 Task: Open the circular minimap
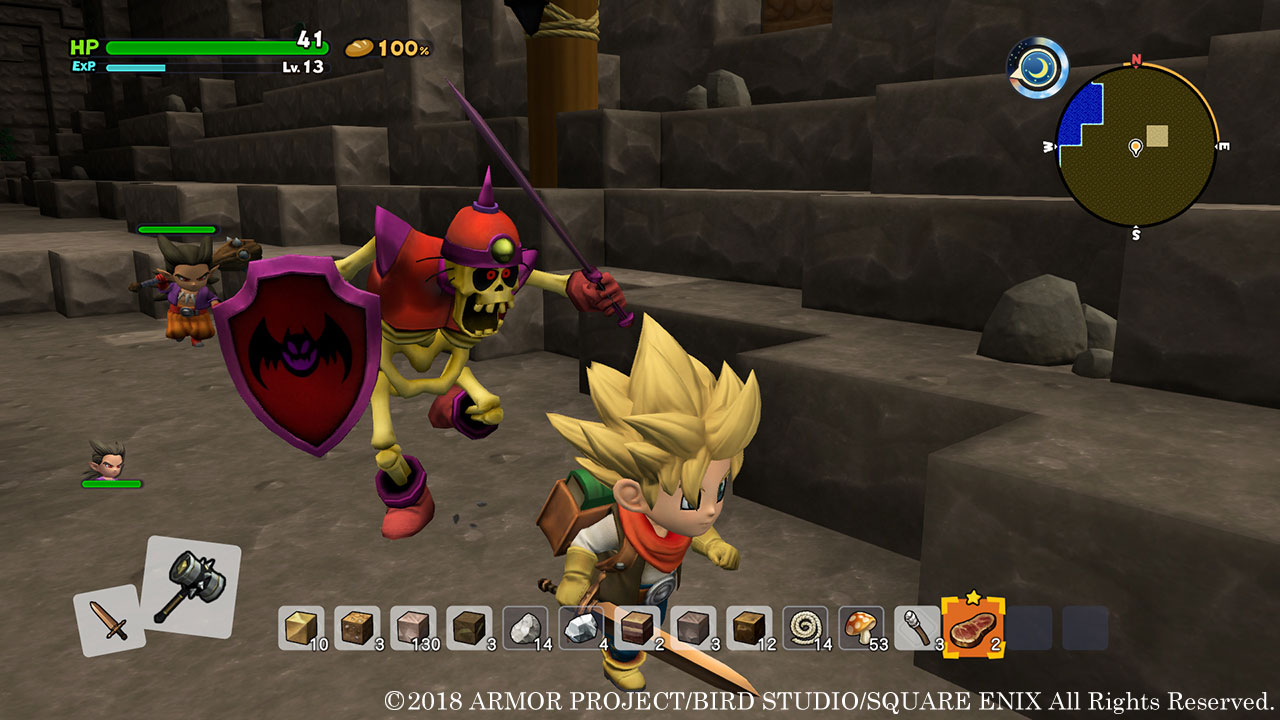(1136, 147)
